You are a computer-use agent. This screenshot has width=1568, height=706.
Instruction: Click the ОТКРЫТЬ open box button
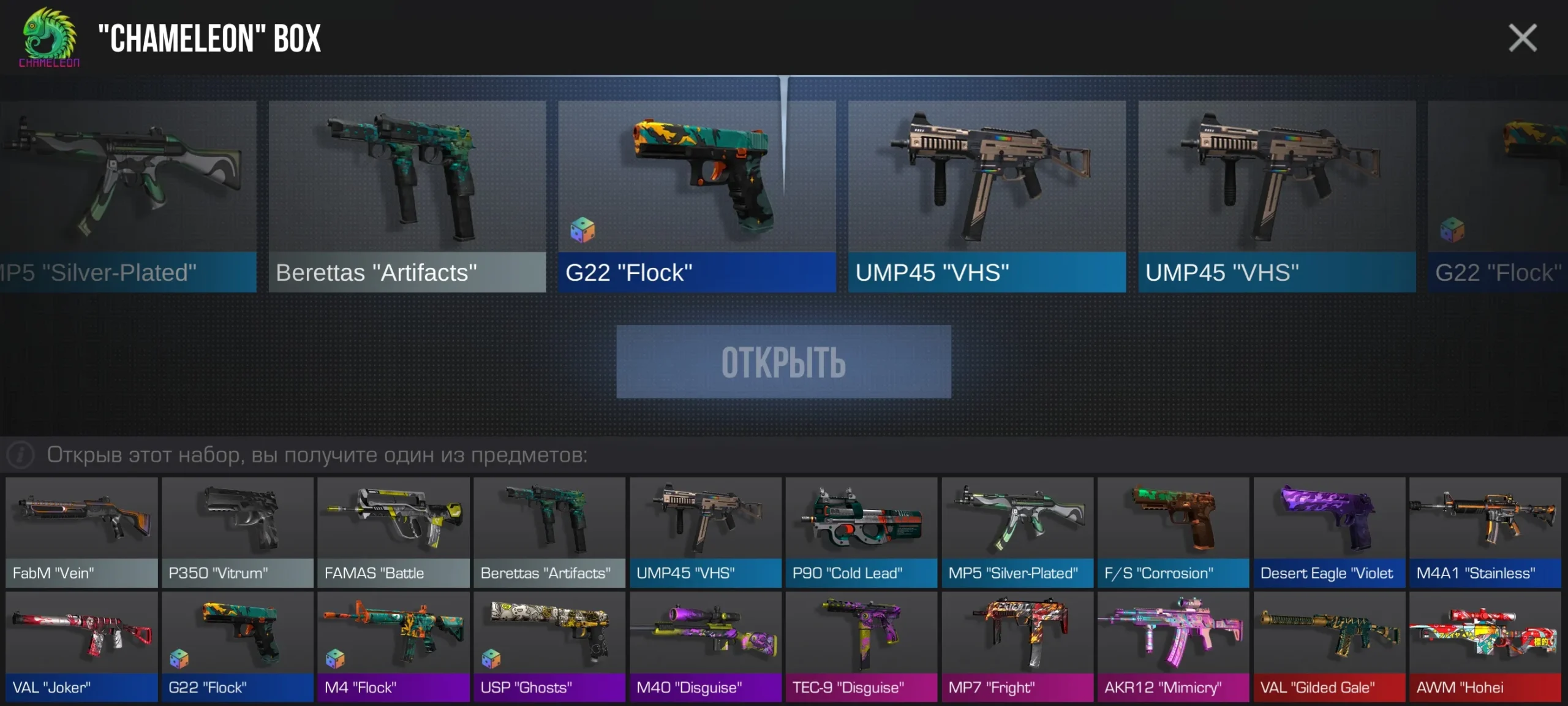(x=783, y=362)
